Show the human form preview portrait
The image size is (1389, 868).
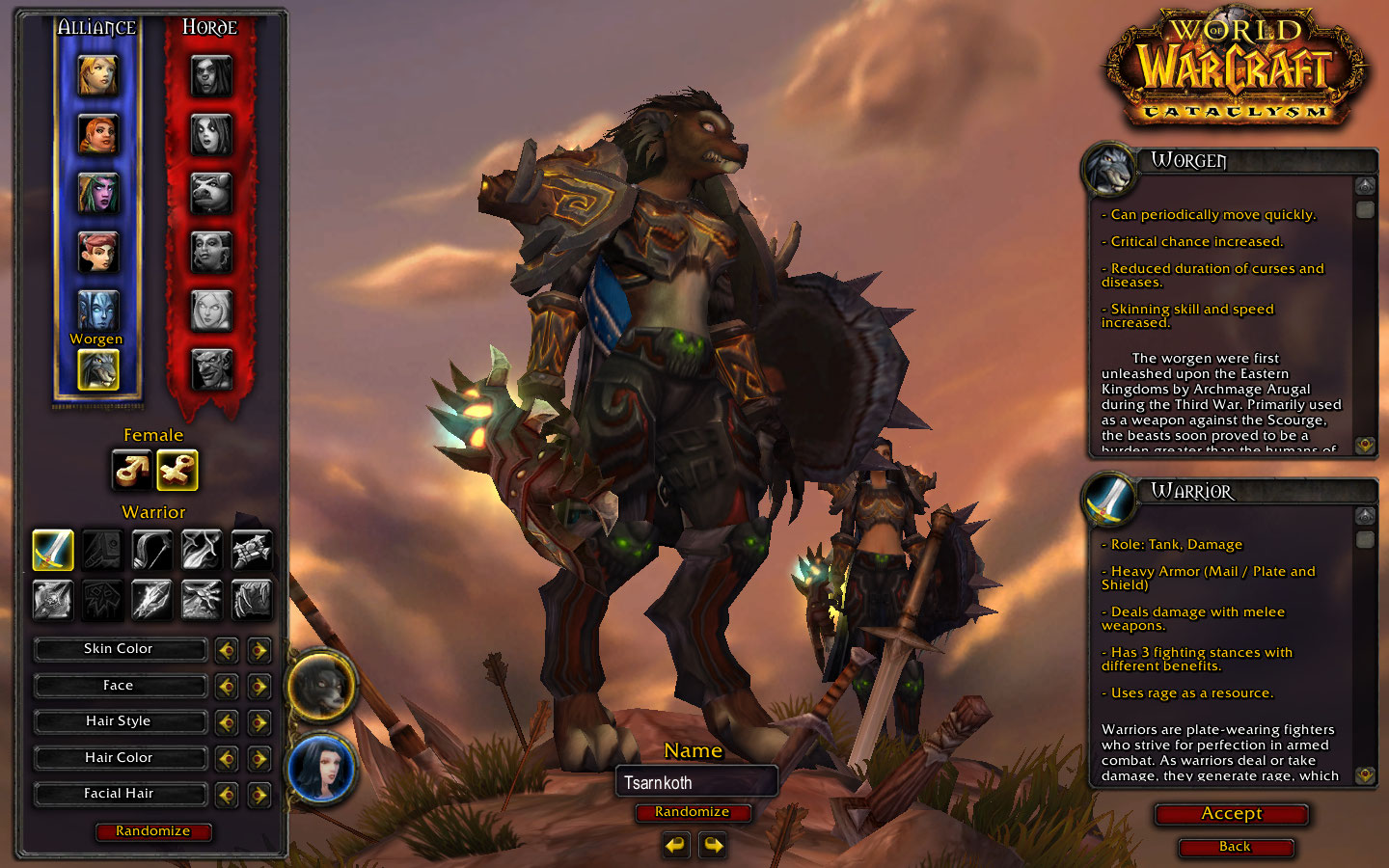click(x=321, y=769)
